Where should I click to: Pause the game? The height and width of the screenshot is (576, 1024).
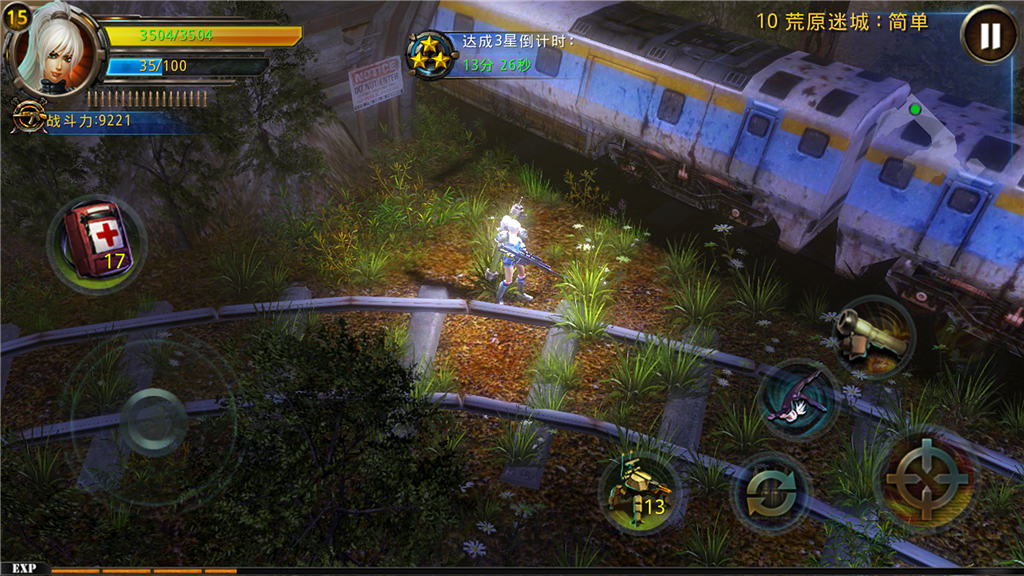tap(988, 35)
